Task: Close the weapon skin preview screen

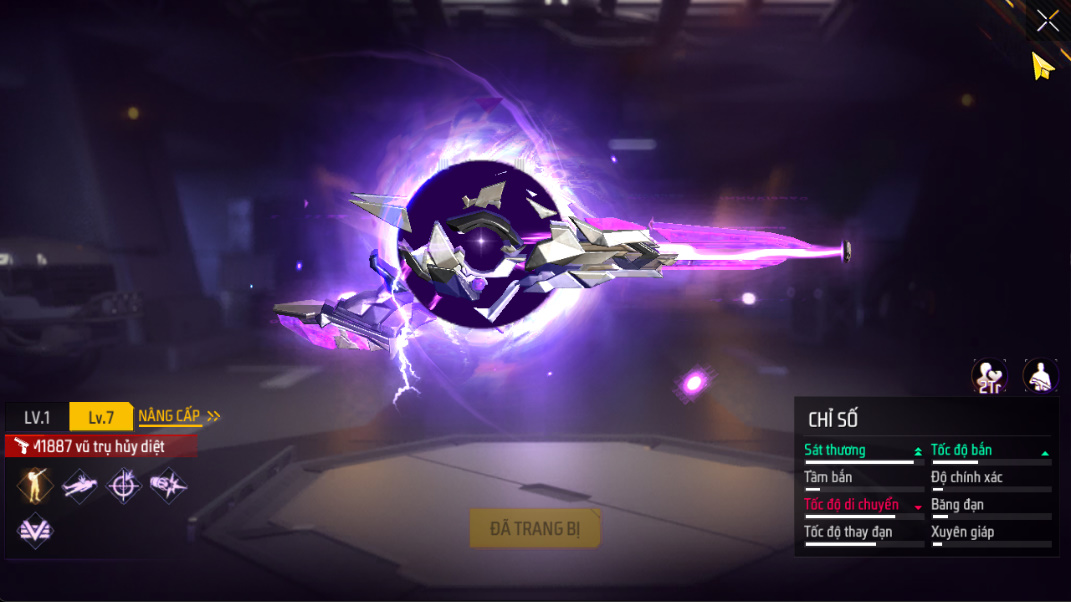Action: pyautogui.click(x=1047, y=21)
